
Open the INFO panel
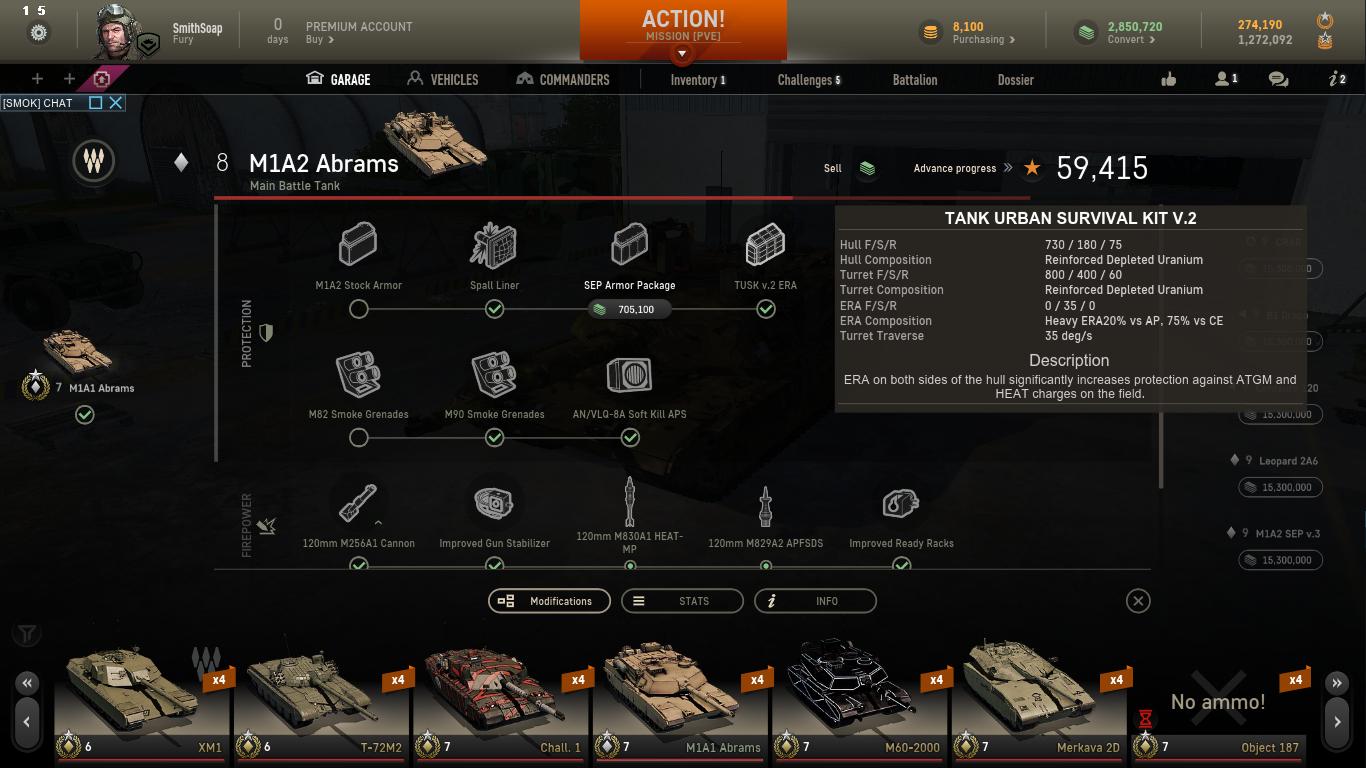point(815,601)
